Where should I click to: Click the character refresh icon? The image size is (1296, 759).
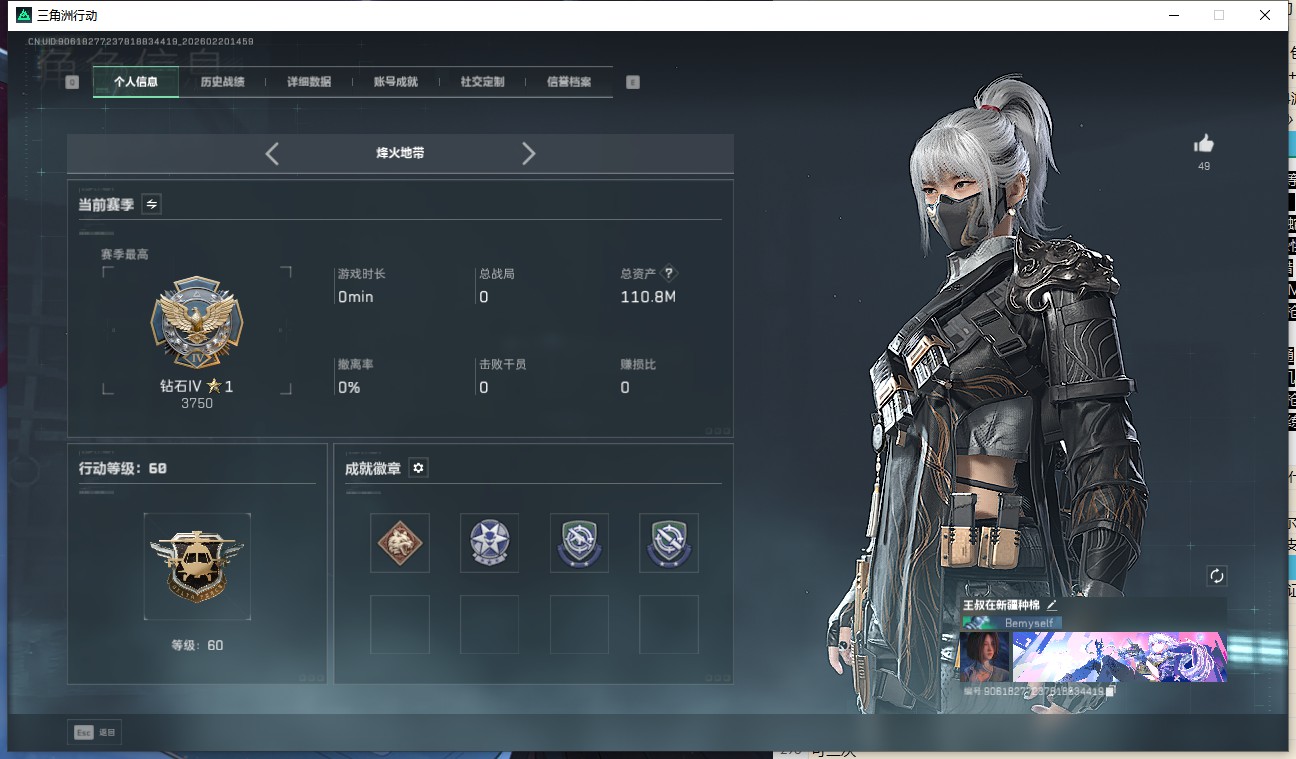click(x=1216, y=576)
